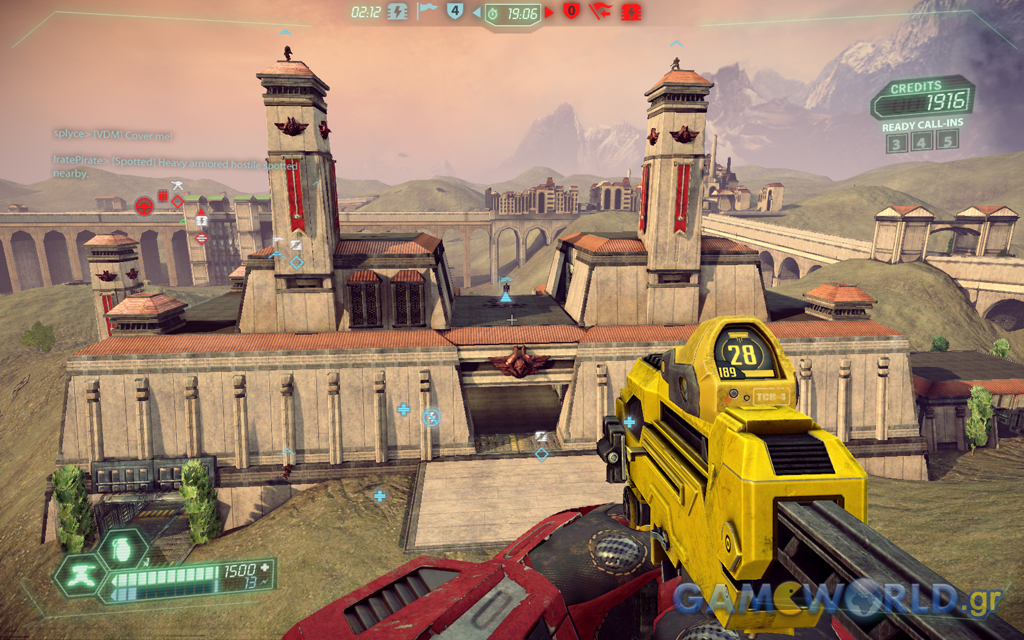Activate the pack ability hexagon icon
Image resolution: width=1024 pixels, height=640 pixels.
[81, 577]
